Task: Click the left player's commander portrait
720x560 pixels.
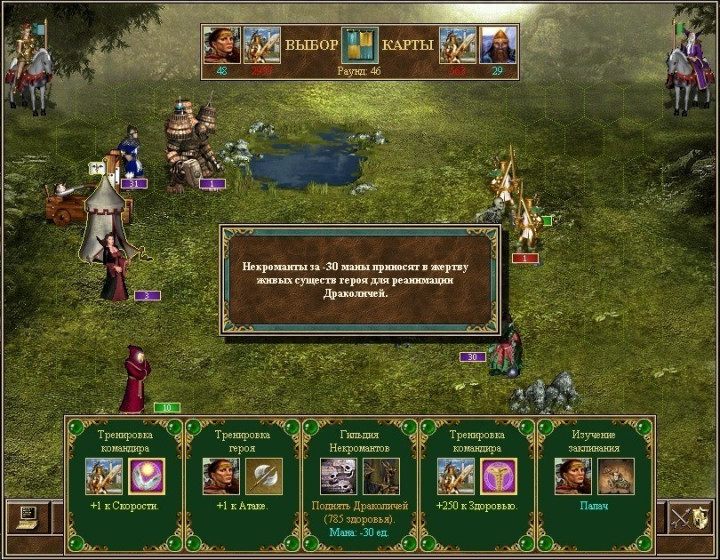Action: point(262,45)
